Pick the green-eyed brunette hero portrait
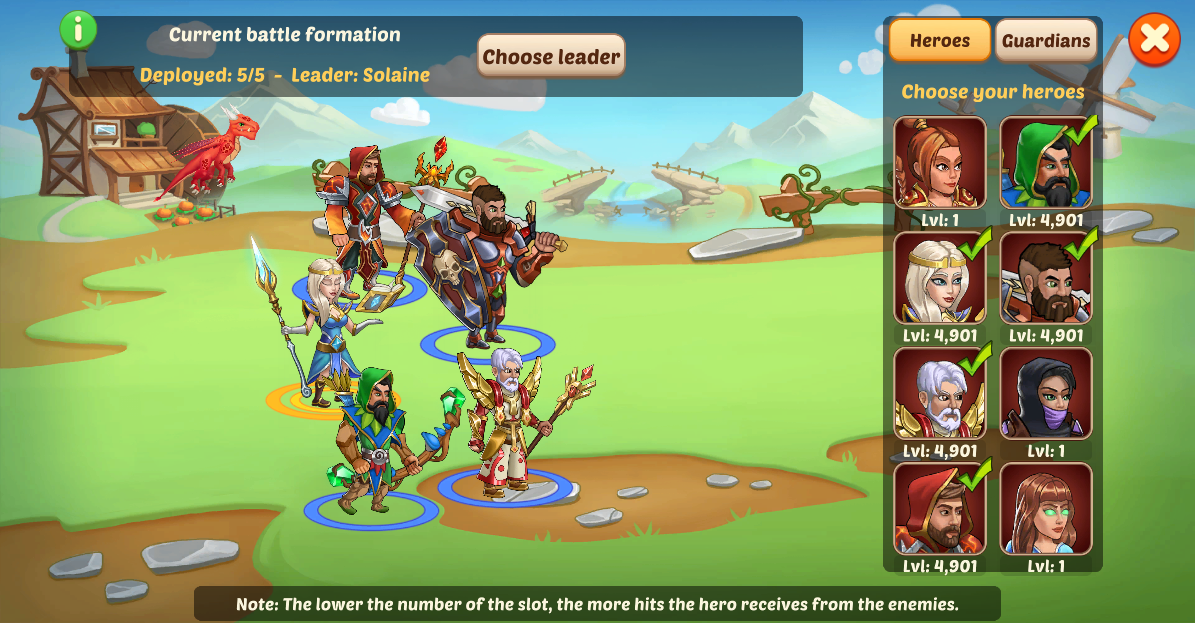This screenshot has width=1195, height=623. click(1046, 508)
